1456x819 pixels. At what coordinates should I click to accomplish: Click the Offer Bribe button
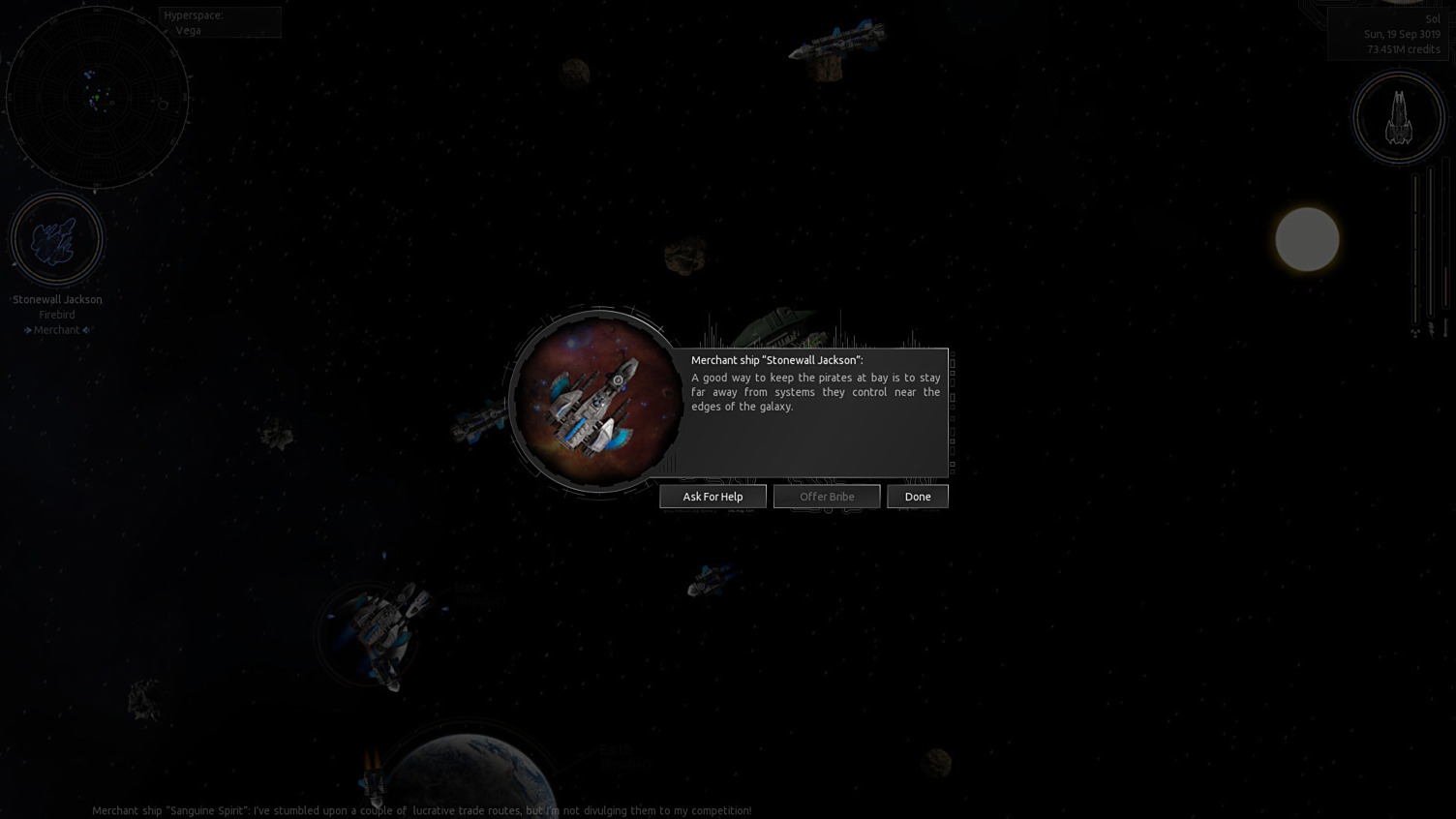click(827, 497)
